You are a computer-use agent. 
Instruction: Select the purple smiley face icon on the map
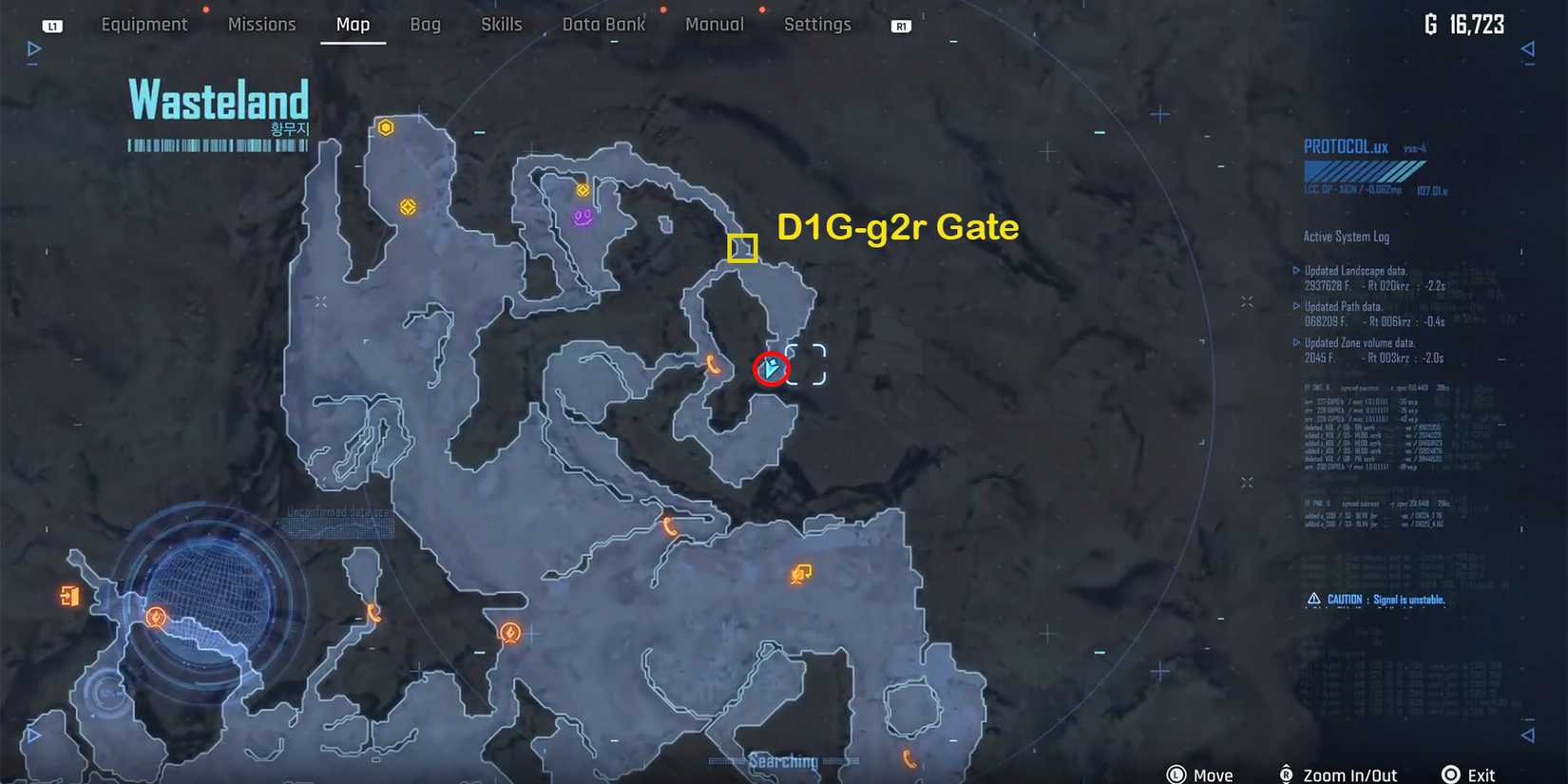coord(580,216)
